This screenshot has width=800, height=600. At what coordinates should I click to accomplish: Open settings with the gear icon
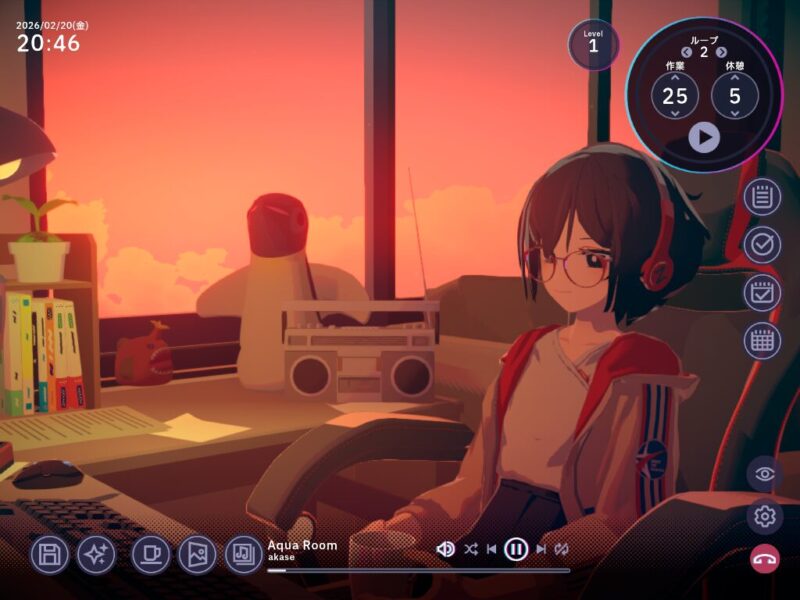click(x=765, y=516)
